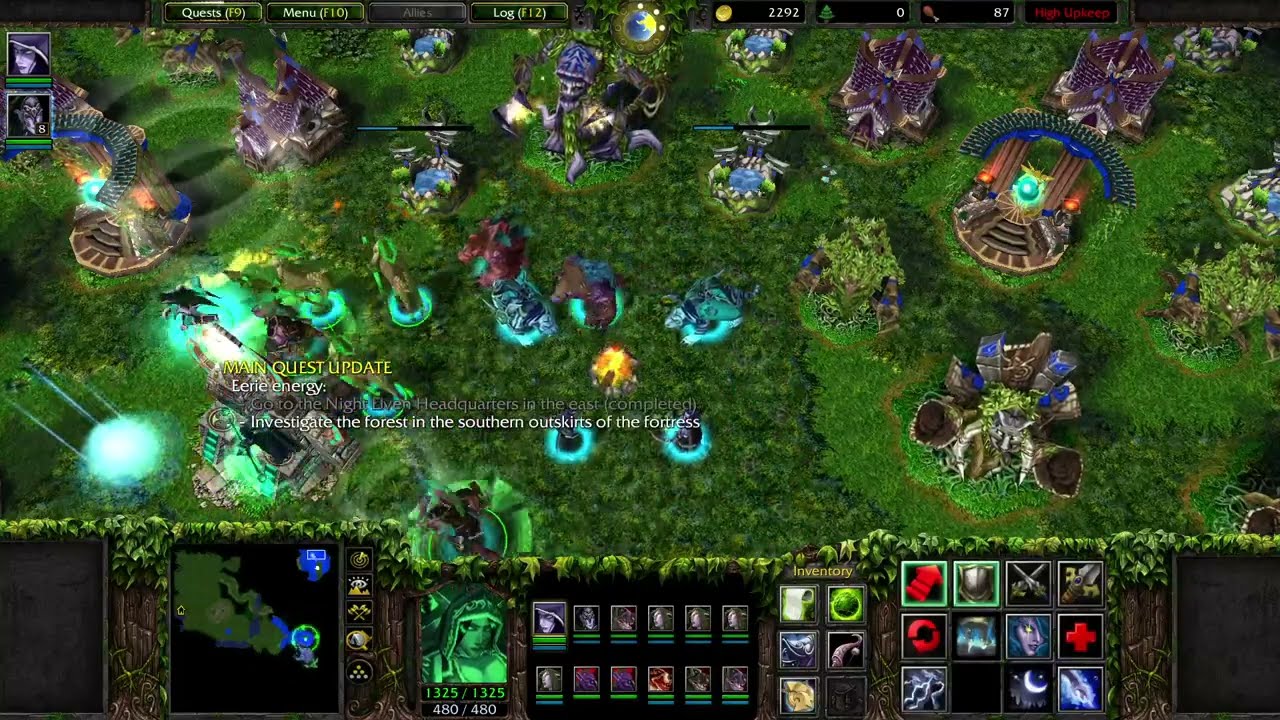Click the minimap signal ping button
The width and height of the screenshot is (1280, 720).
coord(359,559)
